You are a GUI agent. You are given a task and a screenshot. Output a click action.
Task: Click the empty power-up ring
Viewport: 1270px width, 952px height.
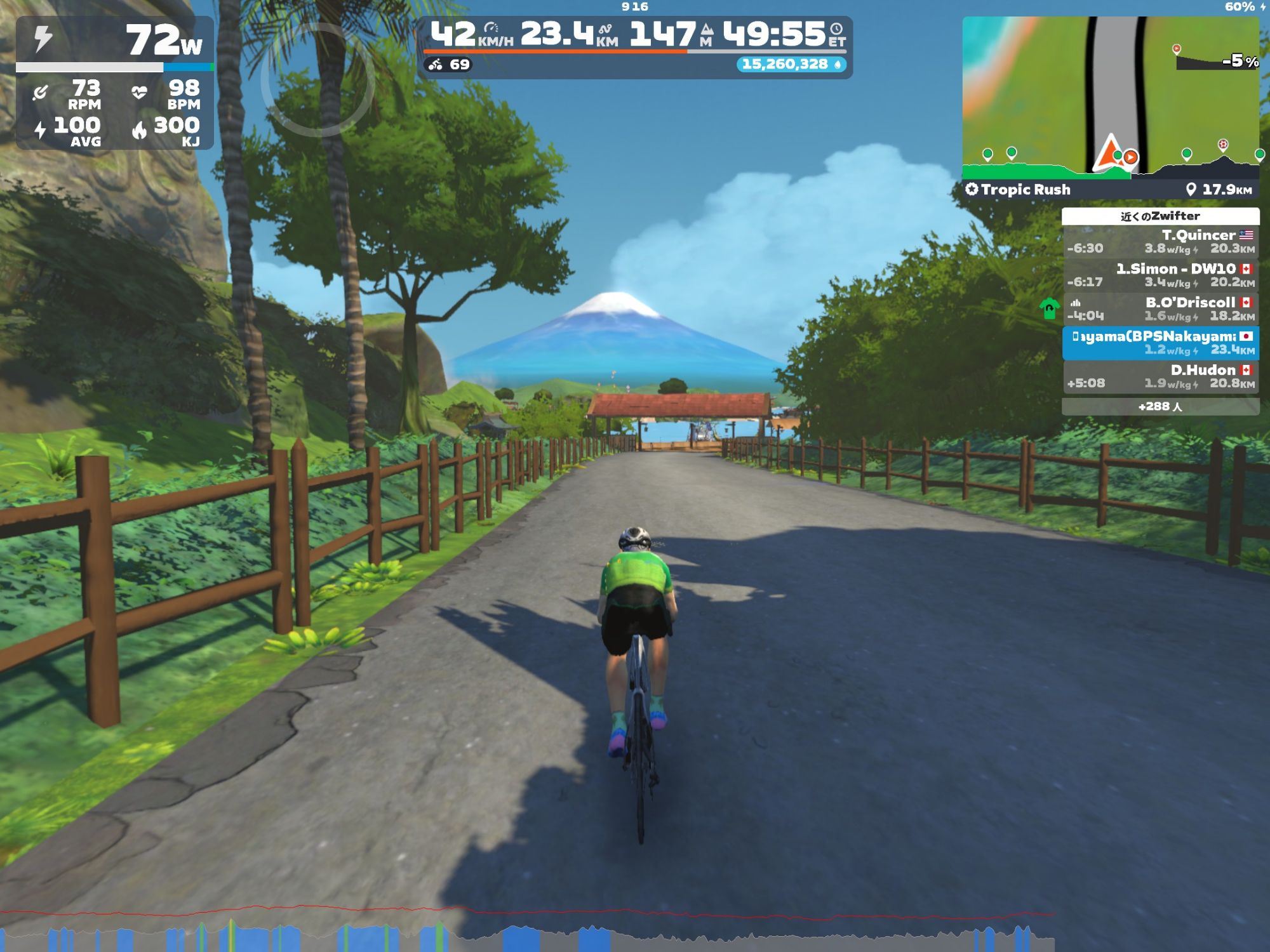click(x=317, y=79)
